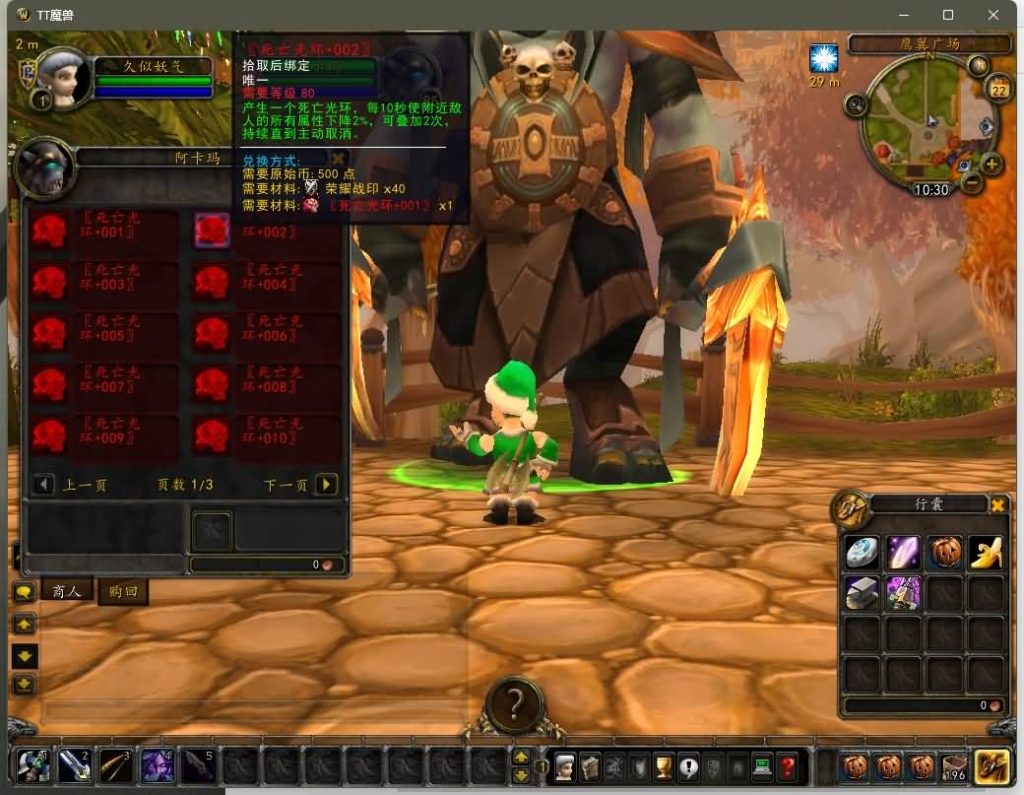Go to previous merchant page arrow
The image size is (1024, 795).
pyautogui.click(x=43, y=485)
